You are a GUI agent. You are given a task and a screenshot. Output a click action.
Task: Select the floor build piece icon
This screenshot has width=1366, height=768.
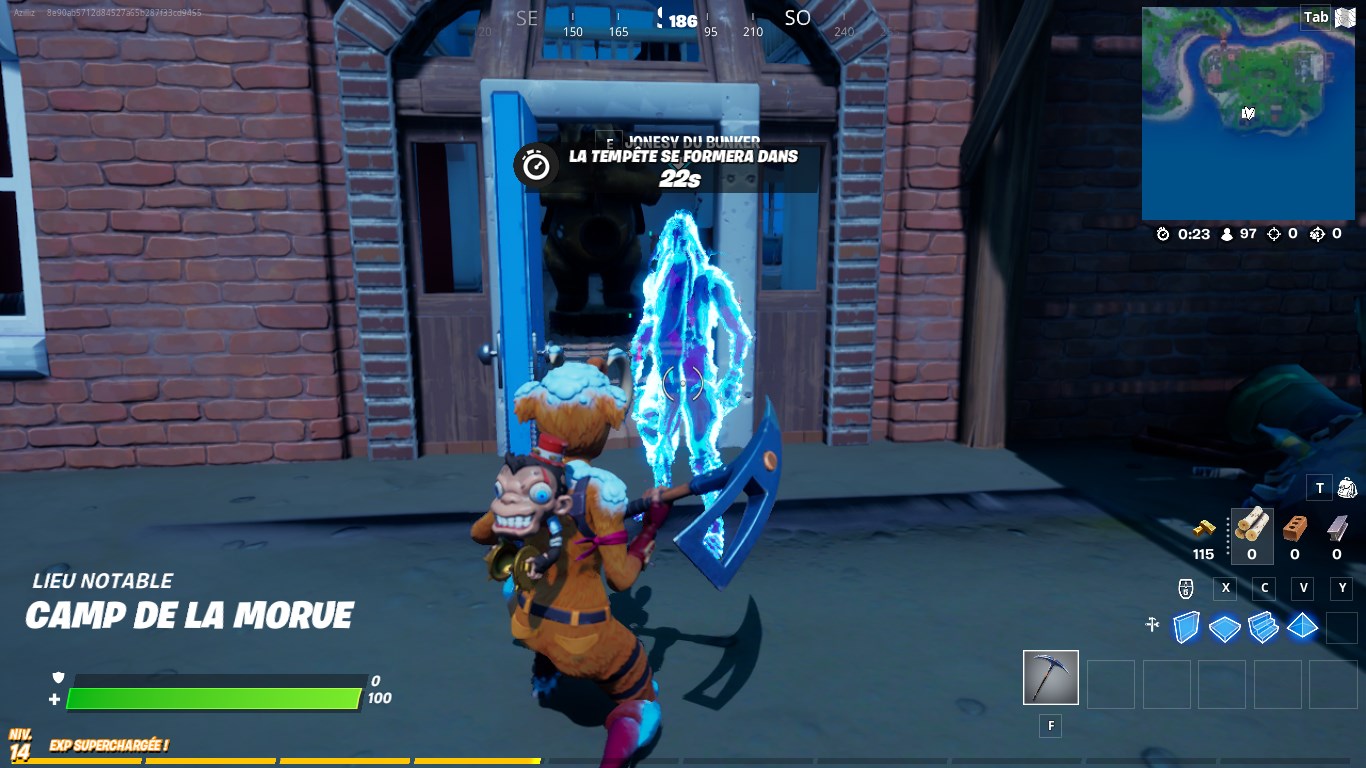tap(1224, 628)
